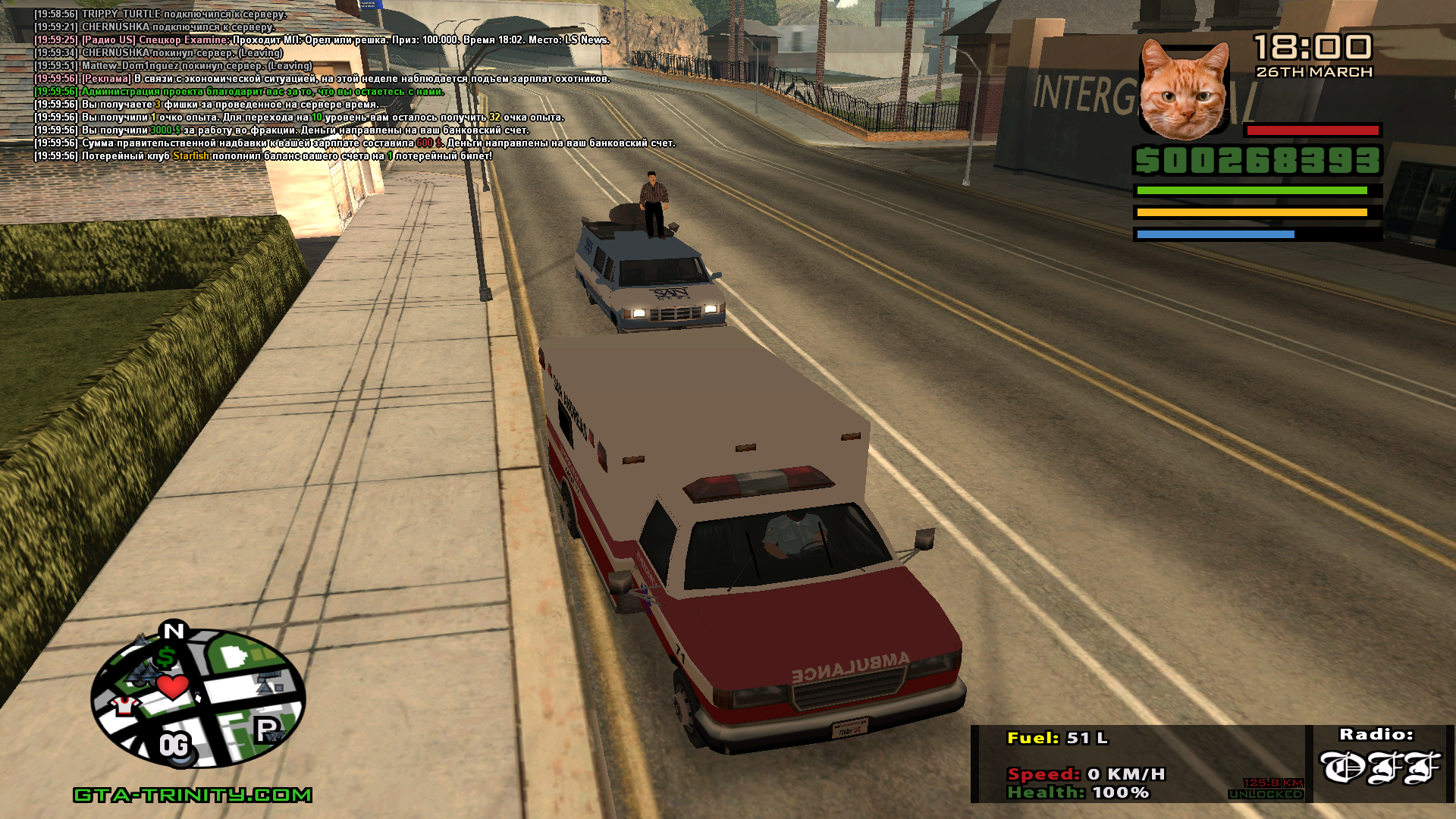
Task: Click the N north indicator on radar
Action: (174, 630)
